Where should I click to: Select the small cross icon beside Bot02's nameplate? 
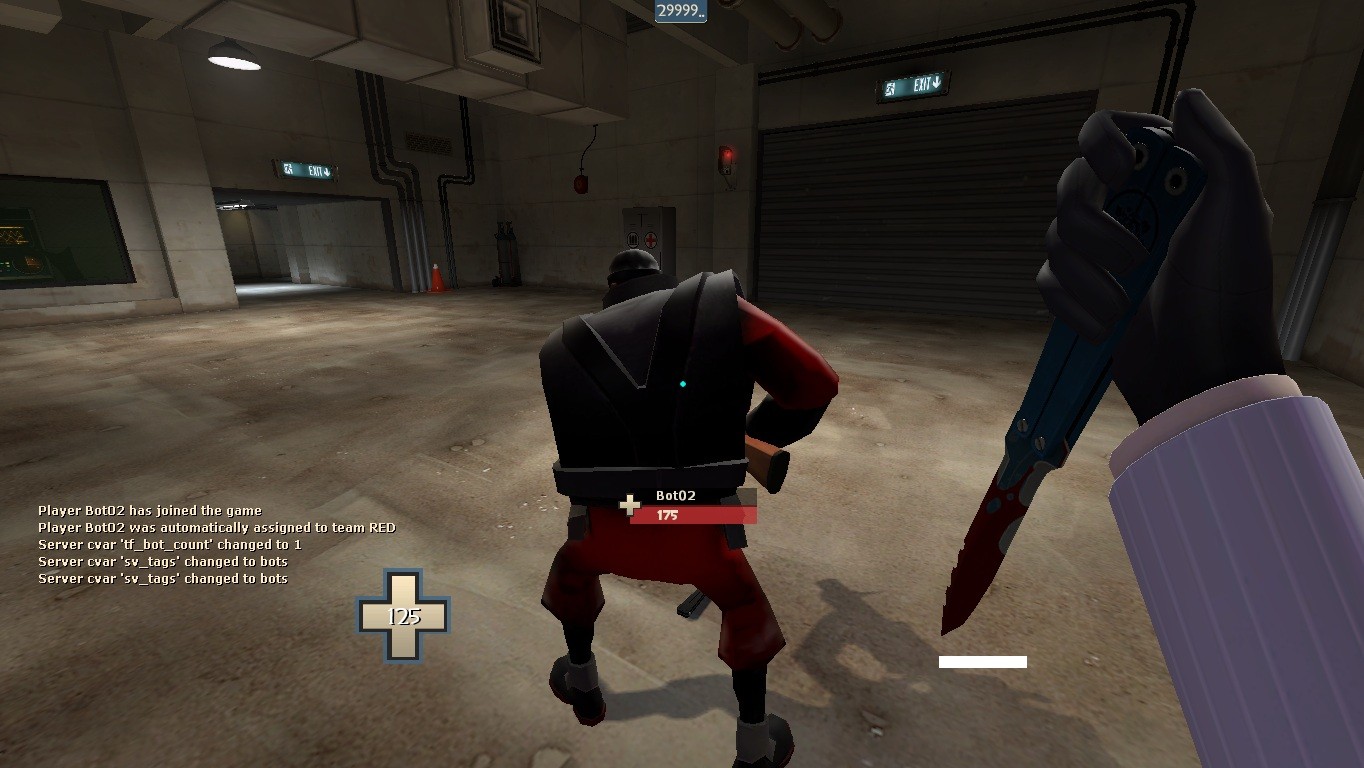point(628,505)
